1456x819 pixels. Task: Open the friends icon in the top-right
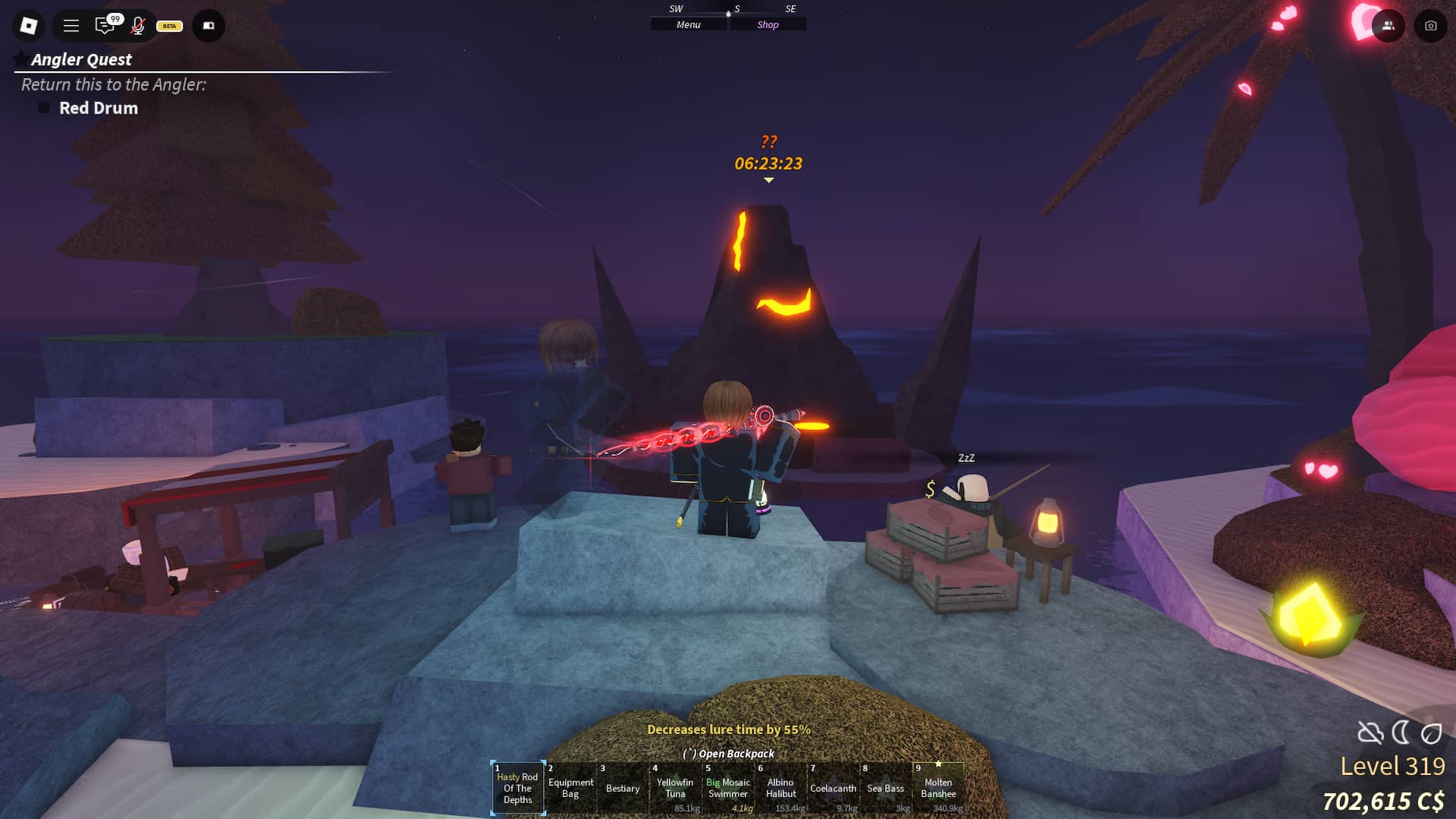(x=1387, y=25)
